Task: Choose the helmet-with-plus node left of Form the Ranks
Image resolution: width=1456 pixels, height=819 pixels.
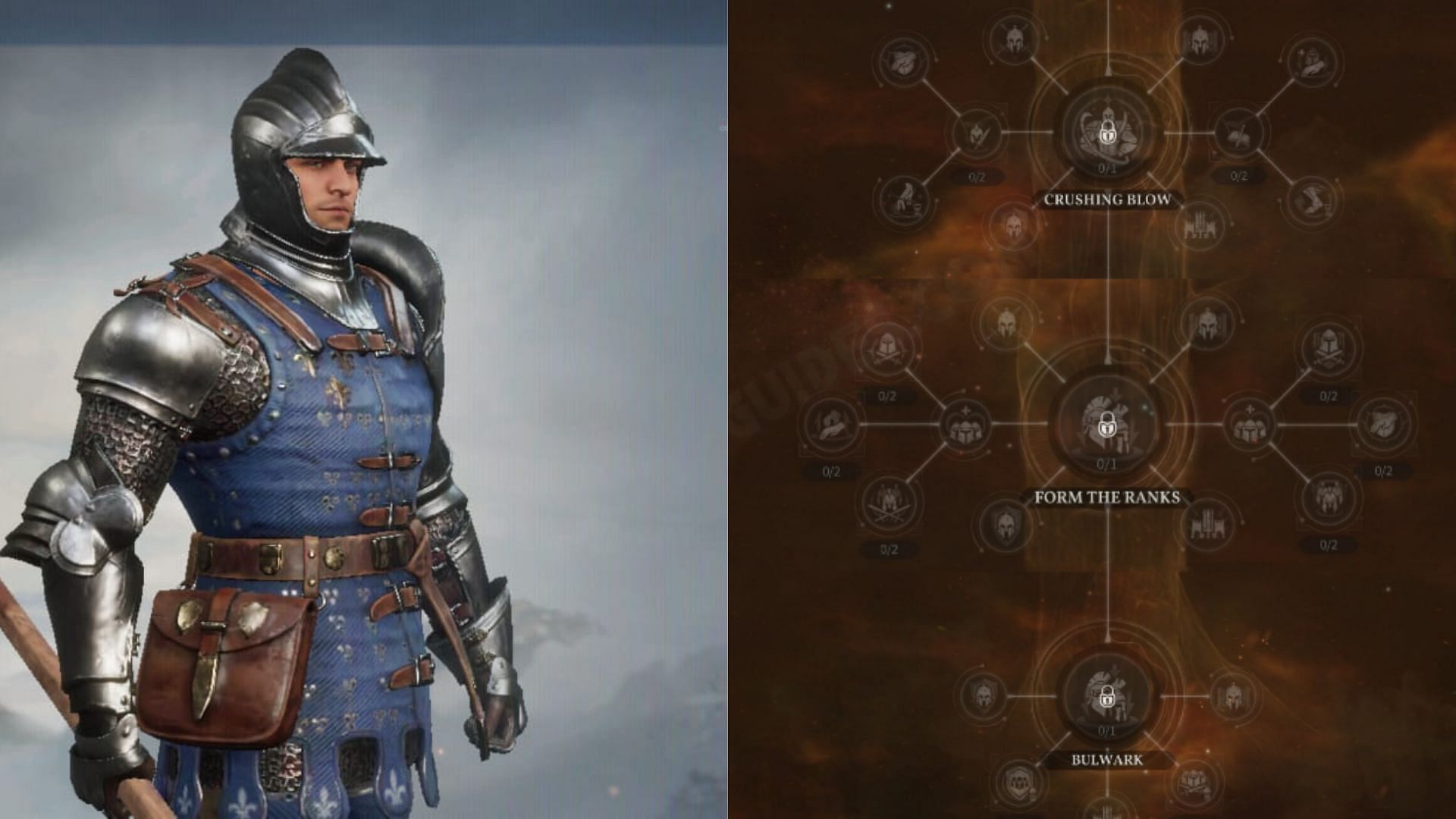Action: pos(965,425)
